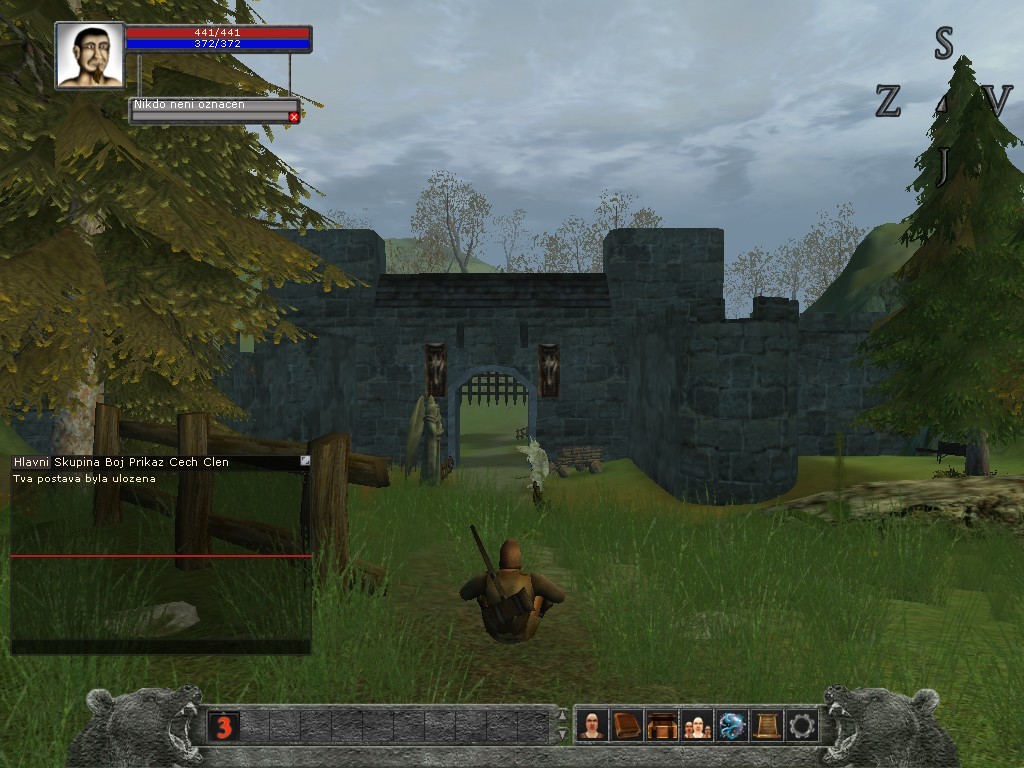1024x768 pixels.
Task: Open the gear settings icon
Action: [801, 725]
